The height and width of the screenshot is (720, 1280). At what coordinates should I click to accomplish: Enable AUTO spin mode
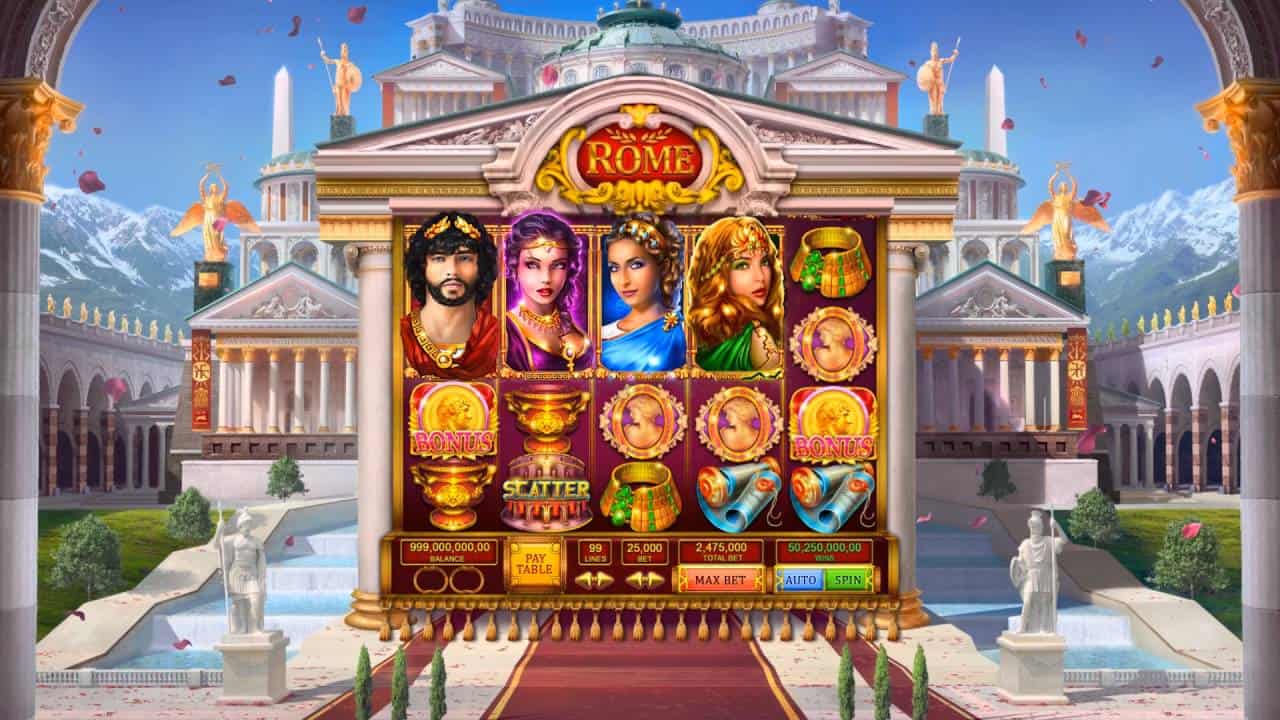[800, 579]
